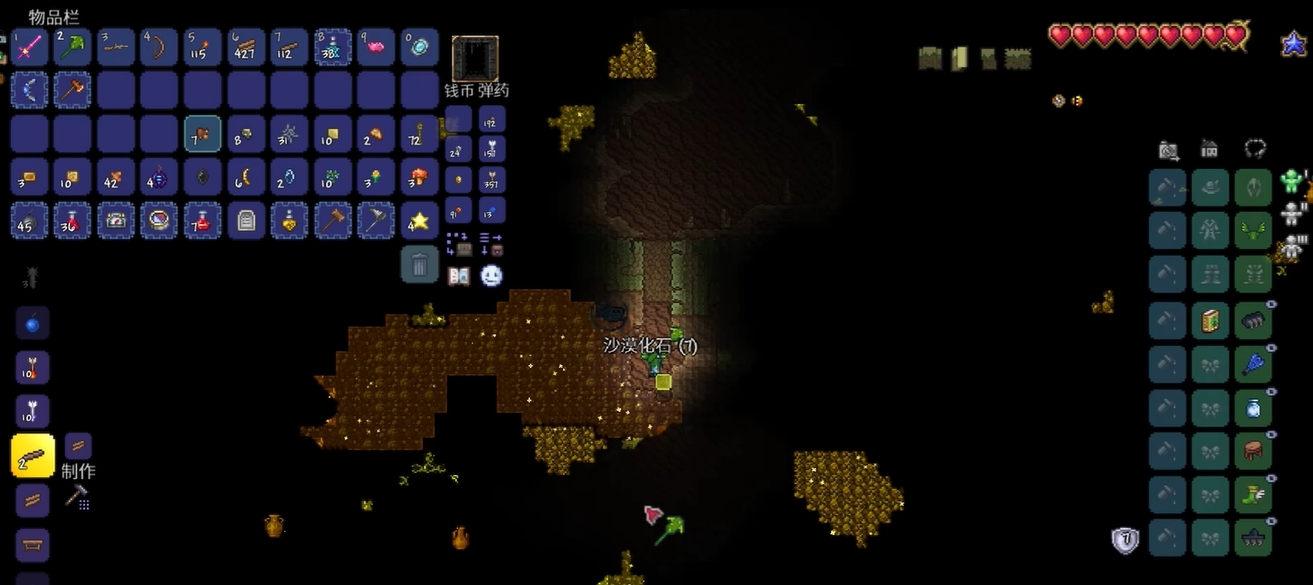This screenshot has height=585, width=1313.
Task: Pick the wooden bow in hotbar slot 4
Action: (159, 47)
